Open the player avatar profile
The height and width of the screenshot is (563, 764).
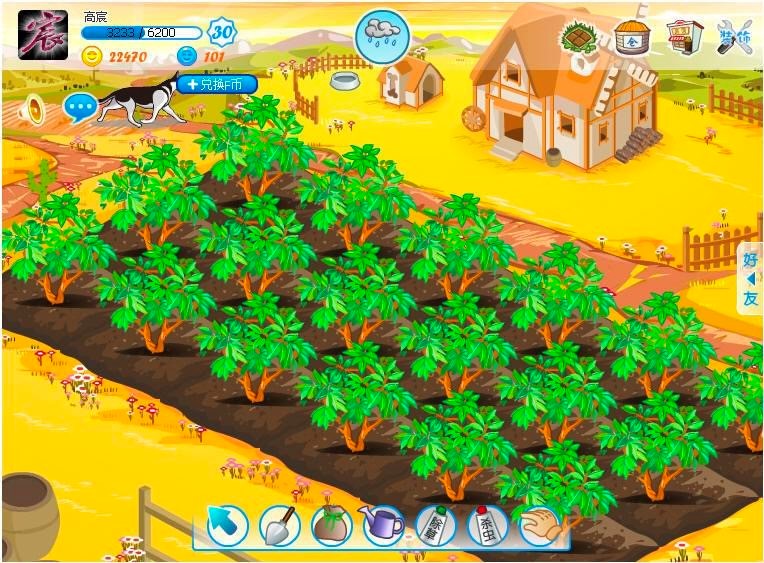[43, 35]
